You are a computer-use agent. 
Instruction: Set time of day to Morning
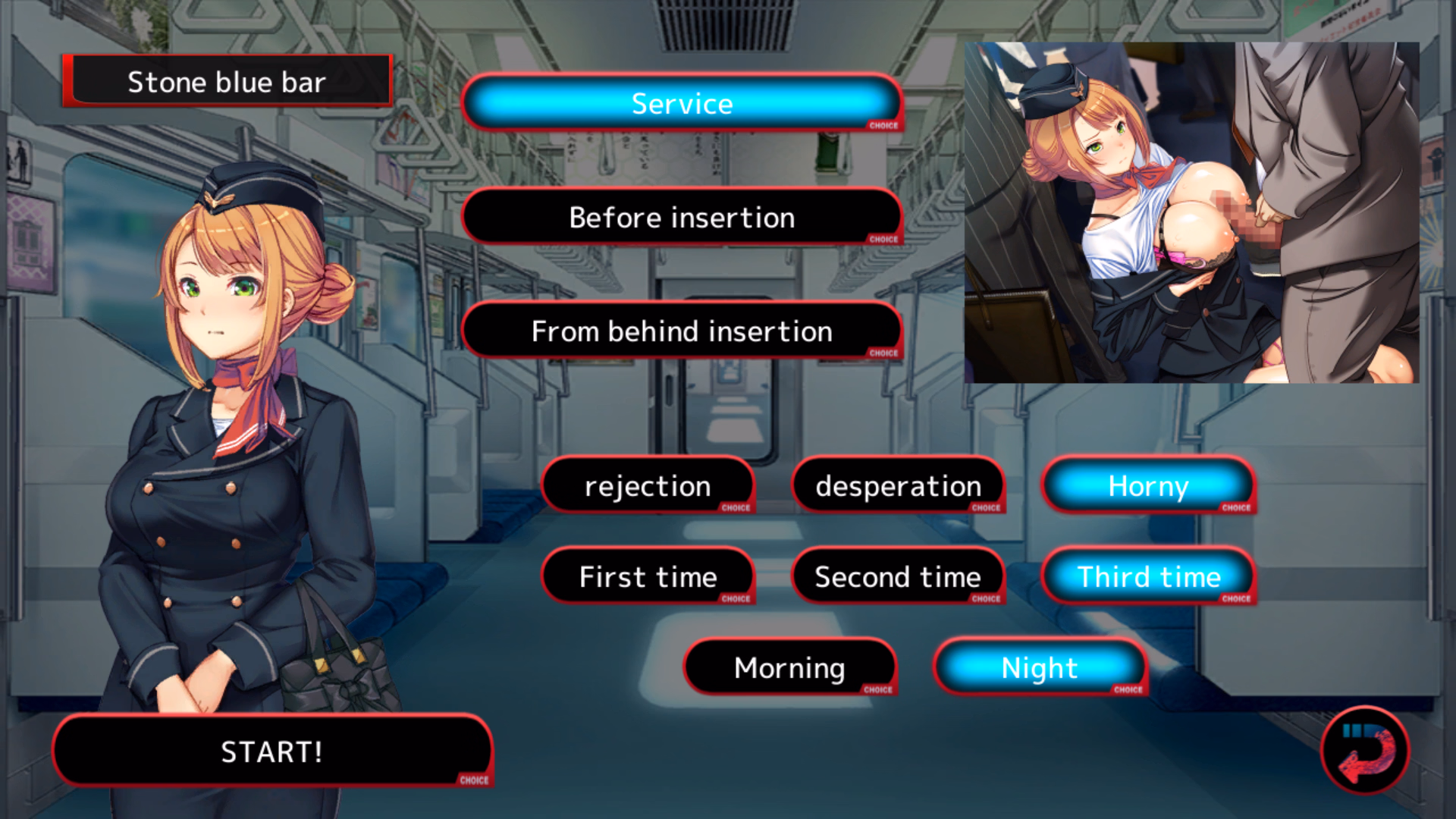pos(789,668)
